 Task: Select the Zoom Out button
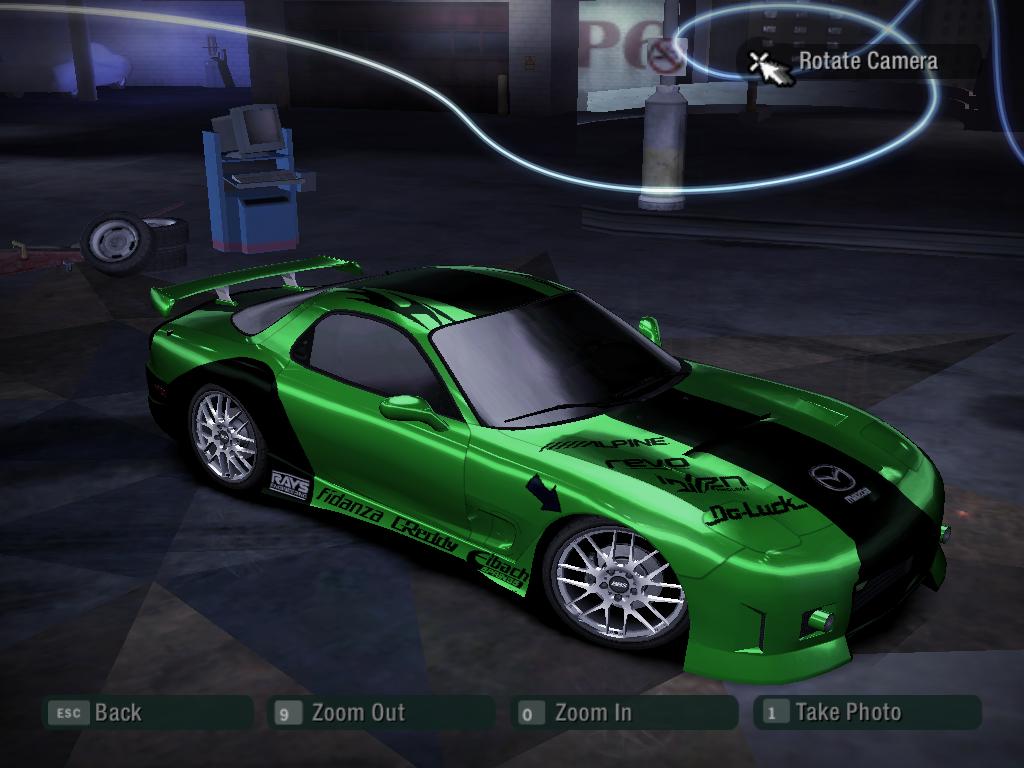click(x=358, y=713)
